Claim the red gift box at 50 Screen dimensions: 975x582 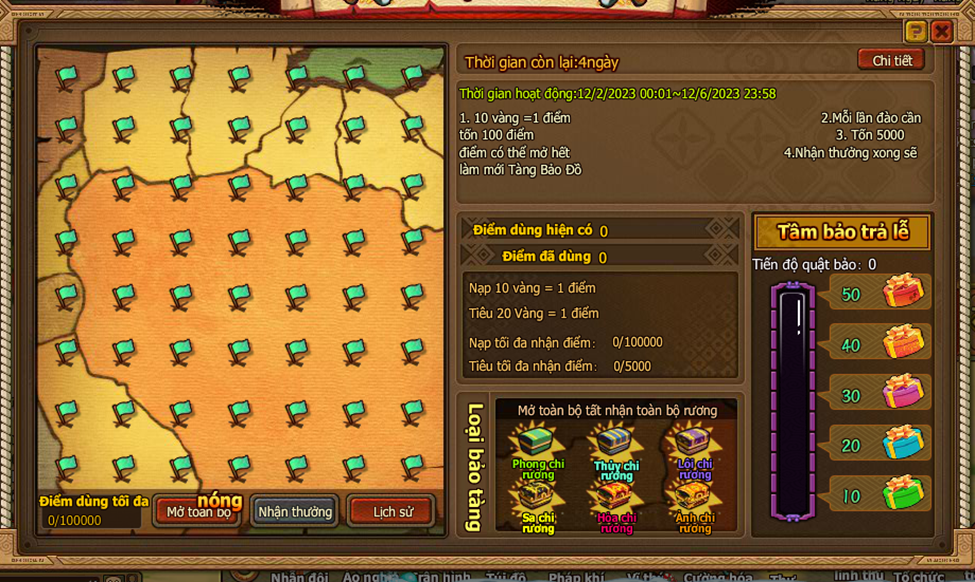click(x=902, y=291)
